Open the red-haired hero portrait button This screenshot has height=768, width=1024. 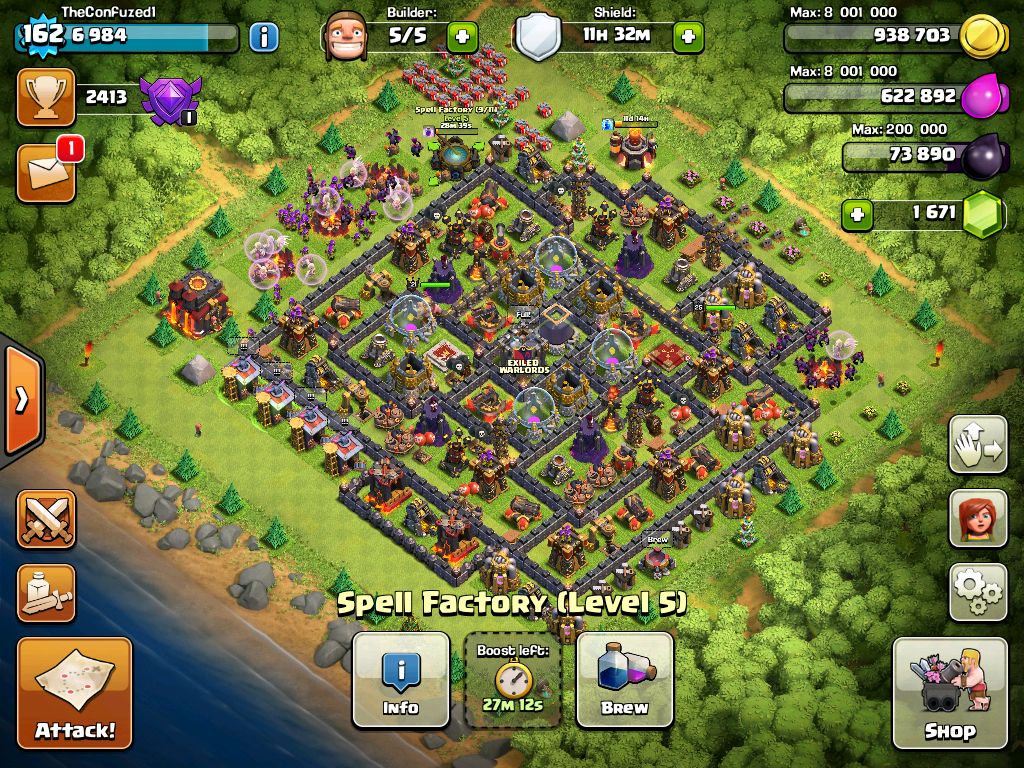[x=977, y=519]
